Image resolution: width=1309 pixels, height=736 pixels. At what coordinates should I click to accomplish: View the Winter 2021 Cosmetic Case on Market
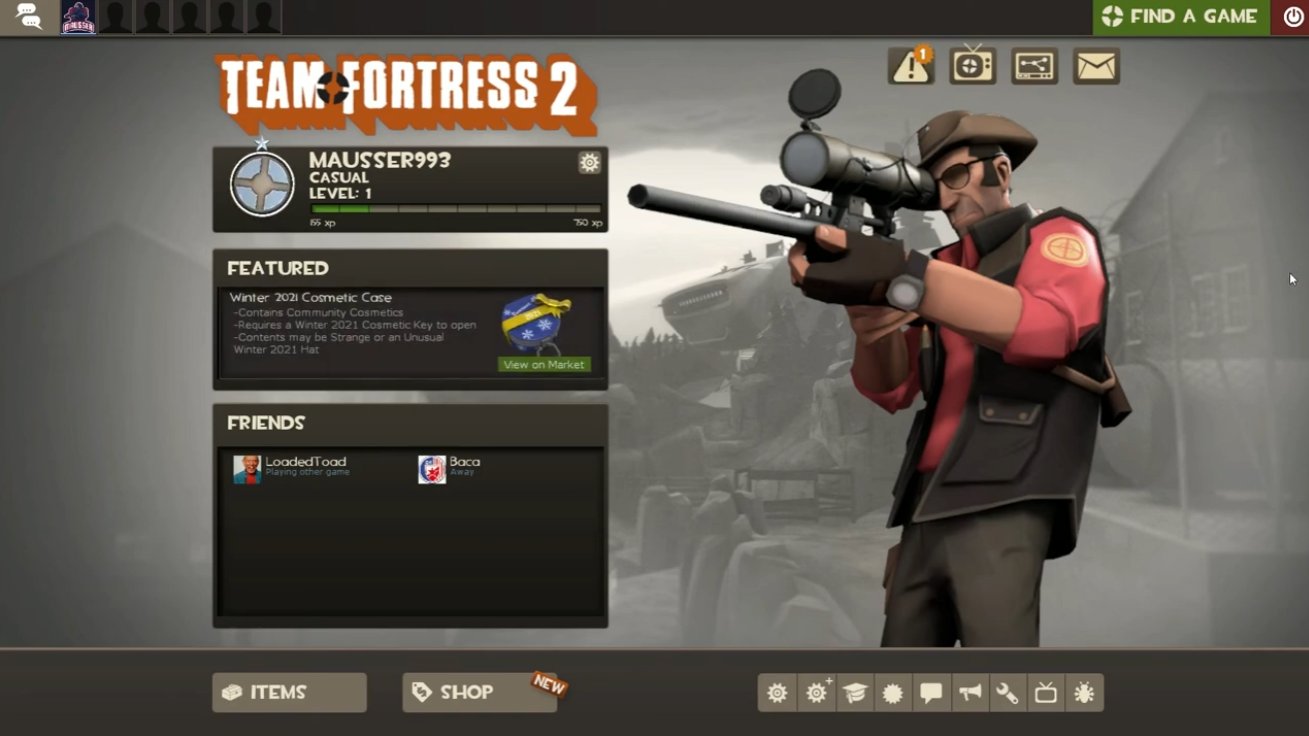coord(544,365)
